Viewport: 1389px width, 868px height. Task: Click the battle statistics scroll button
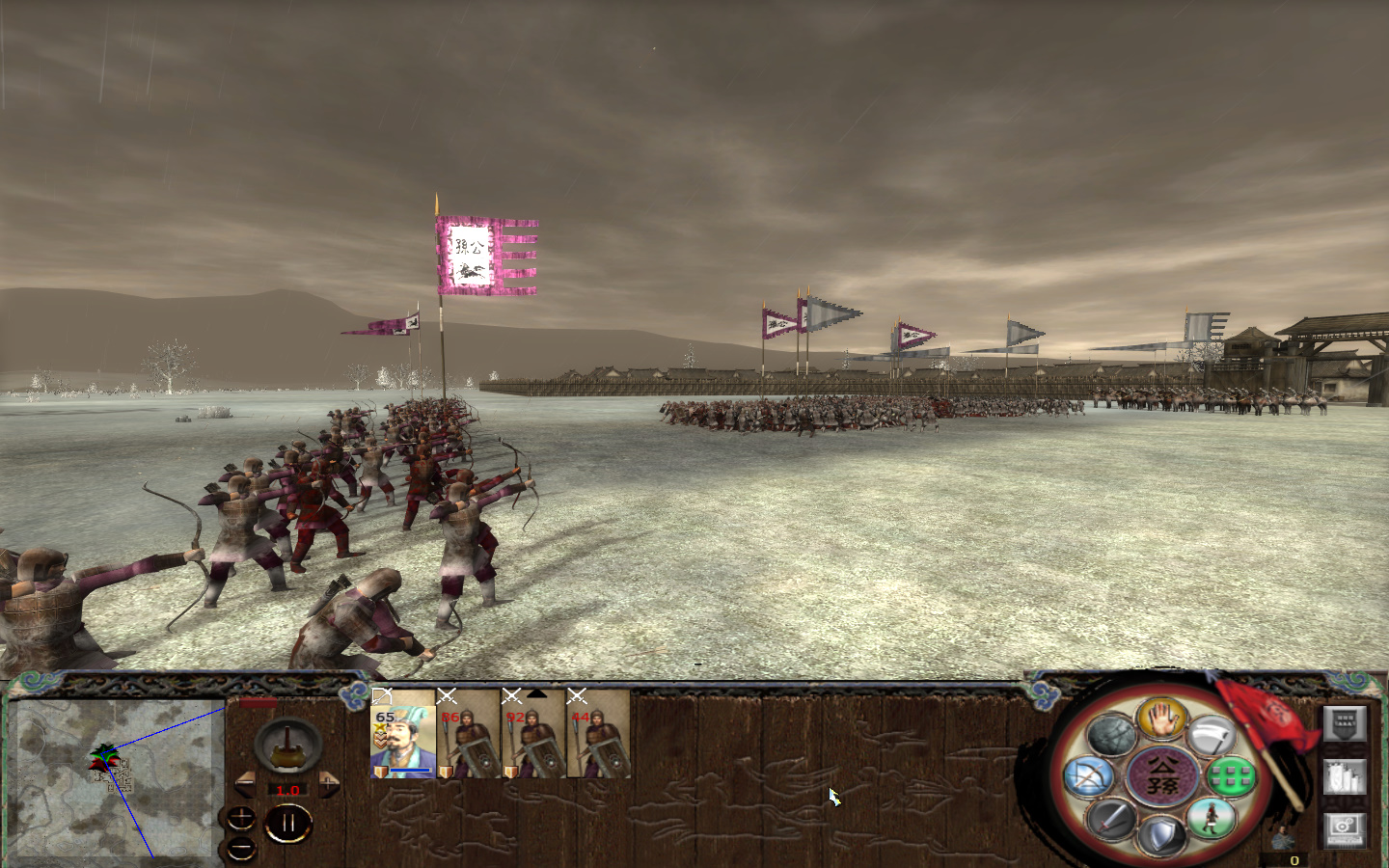1345,777
